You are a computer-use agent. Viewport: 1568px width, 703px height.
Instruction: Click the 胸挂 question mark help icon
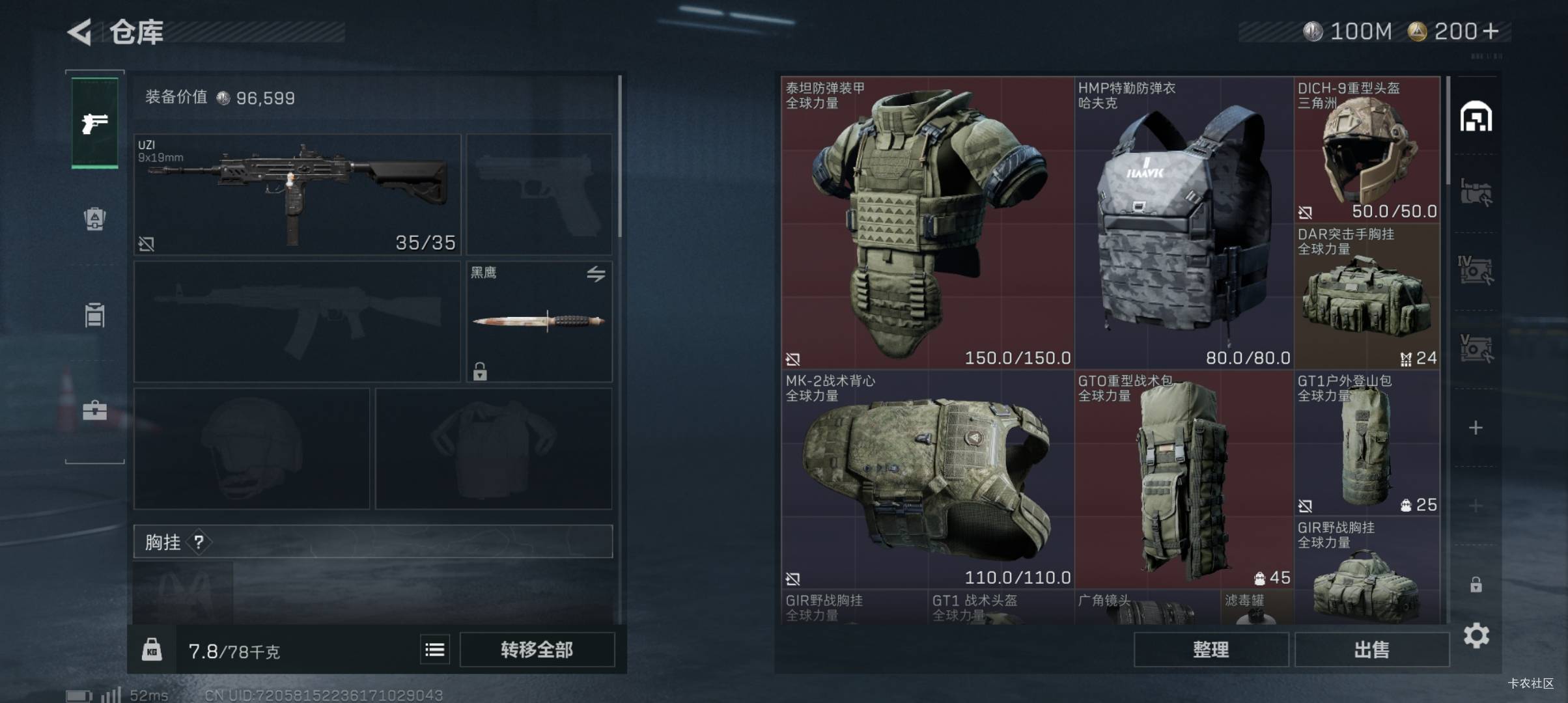[199, 542]
